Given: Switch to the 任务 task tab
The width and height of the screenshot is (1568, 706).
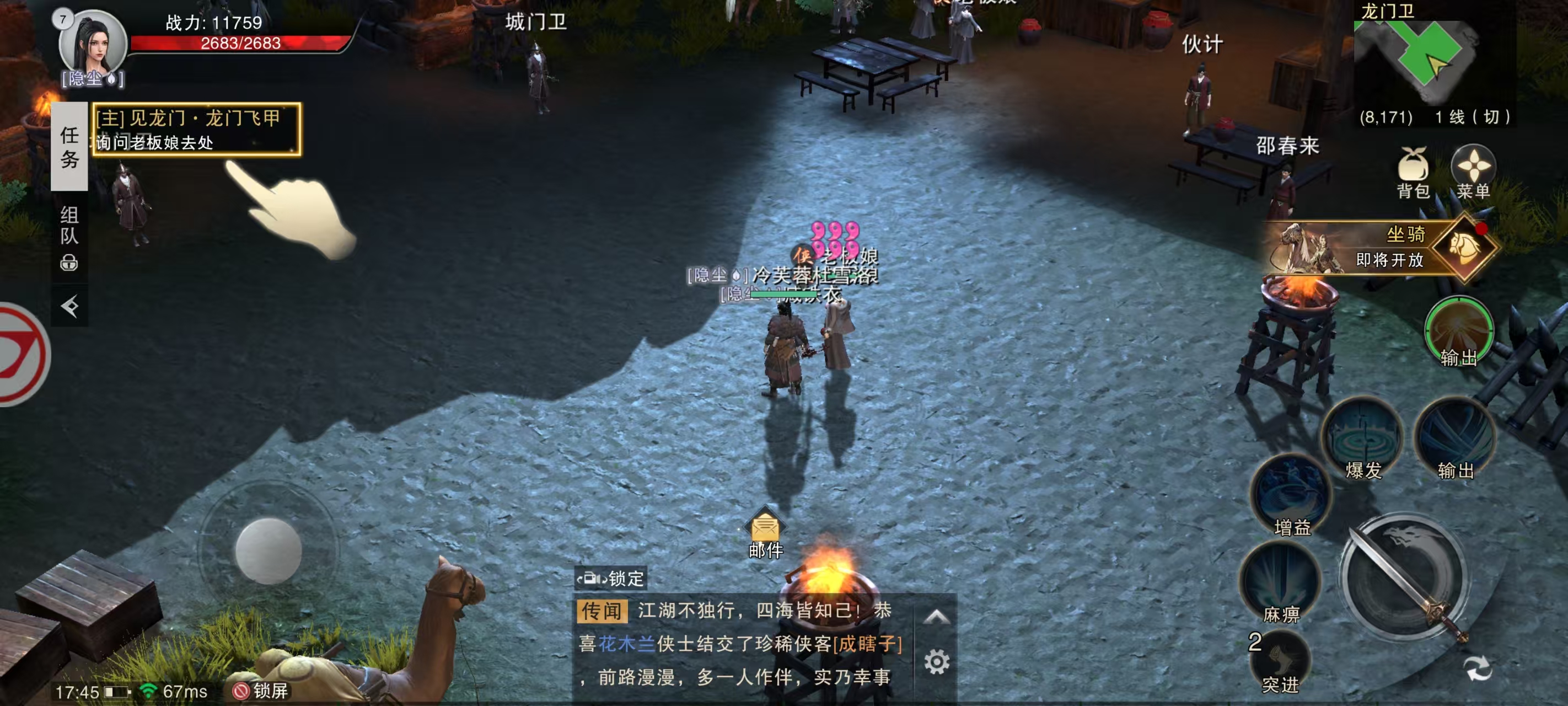Looking at the screenshot, I should pos(69,146).
